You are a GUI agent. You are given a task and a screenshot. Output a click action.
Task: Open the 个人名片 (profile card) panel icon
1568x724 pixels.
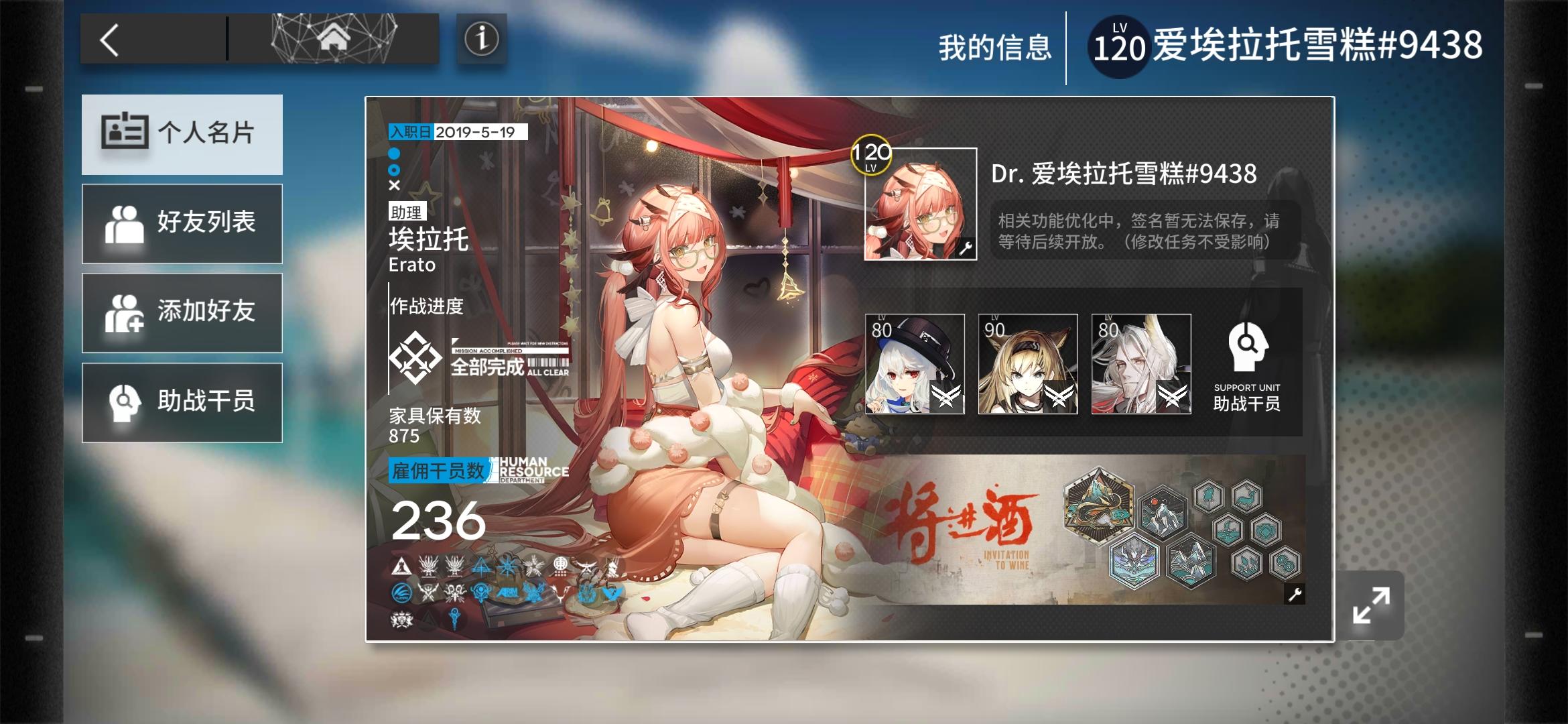124,133
